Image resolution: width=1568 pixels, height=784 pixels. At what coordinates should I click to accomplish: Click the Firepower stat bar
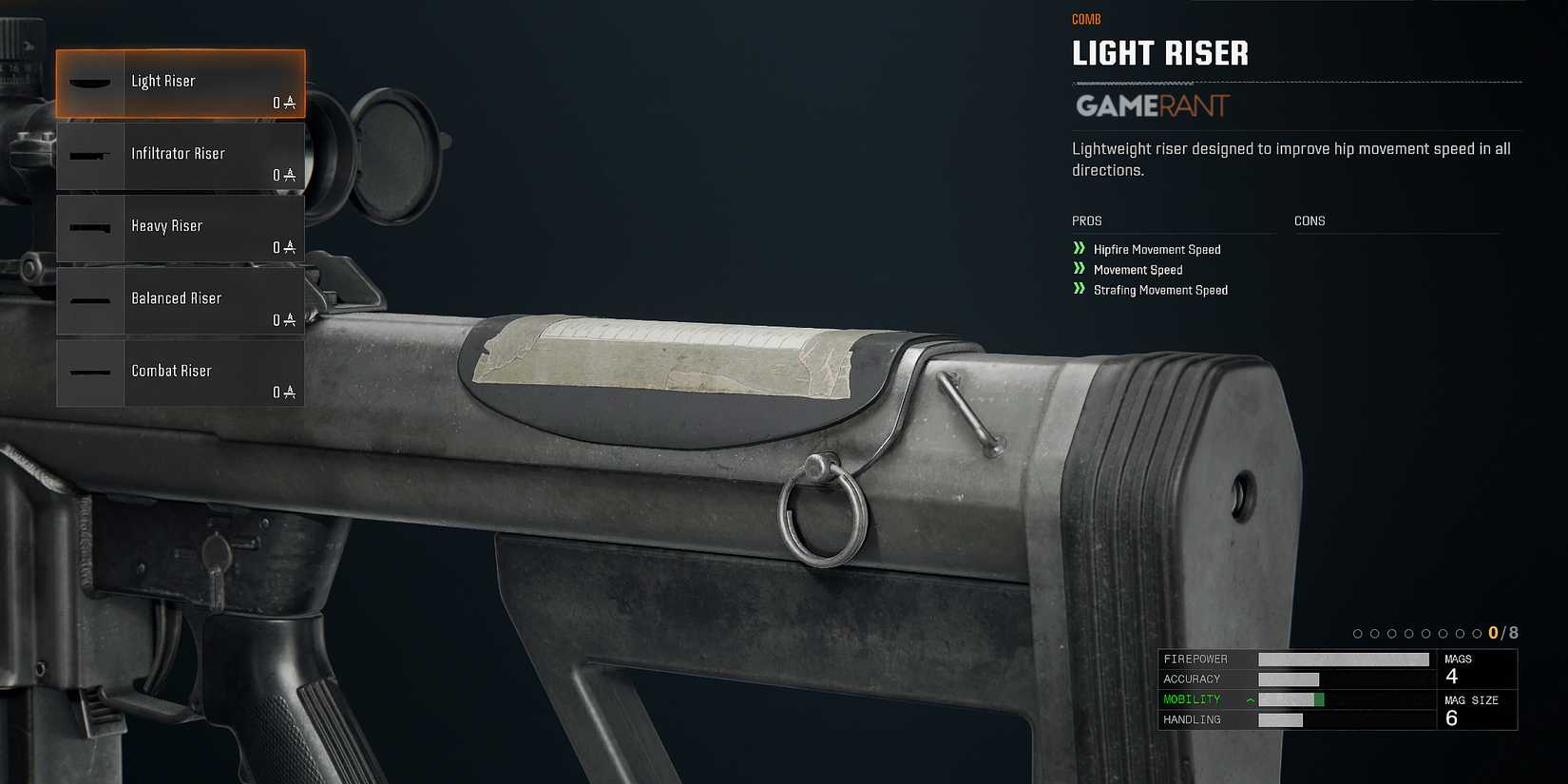pyautogui.click(x=1343, y=658)
